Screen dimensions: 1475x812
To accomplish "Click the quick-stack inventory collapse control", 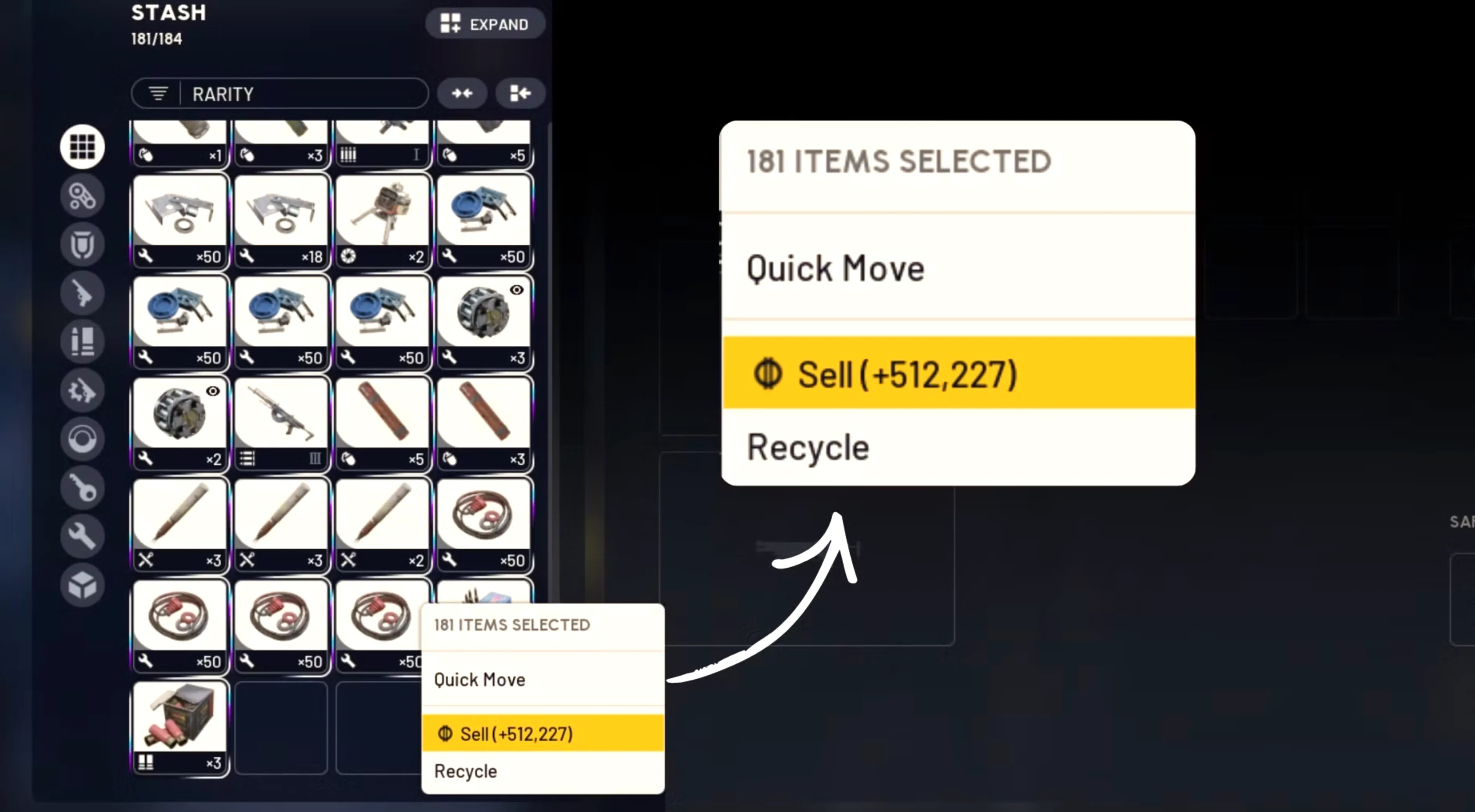I will click(x=520, y=93).
